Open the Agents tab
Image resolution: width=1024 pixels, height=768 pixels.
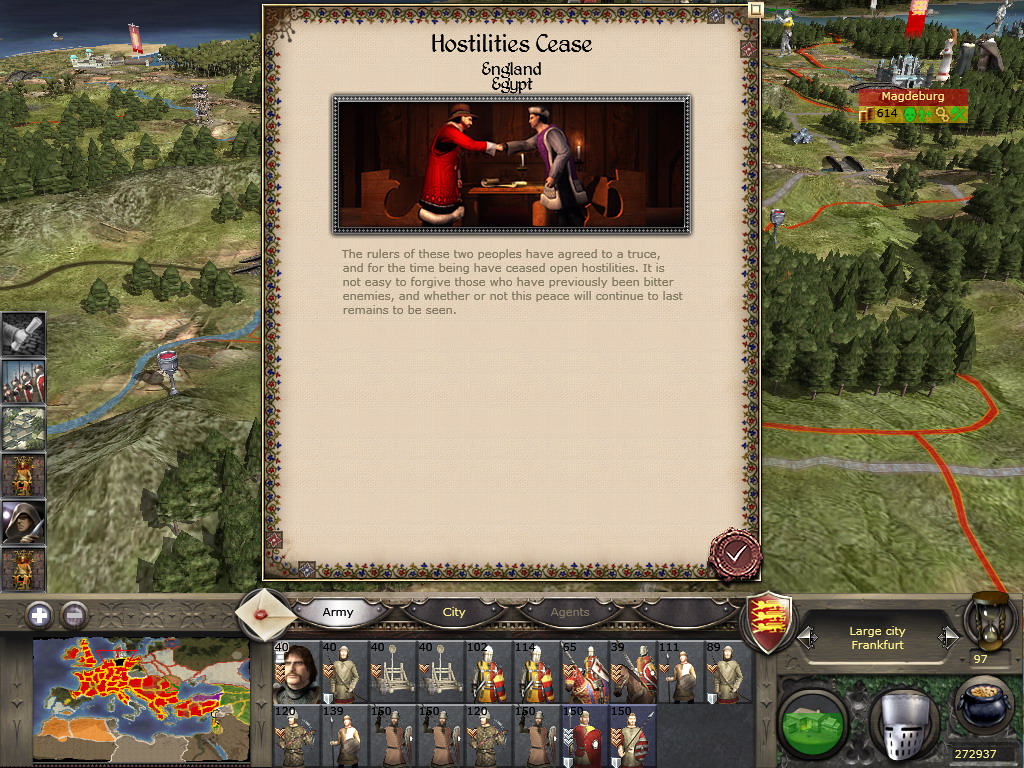click(570, 612)
